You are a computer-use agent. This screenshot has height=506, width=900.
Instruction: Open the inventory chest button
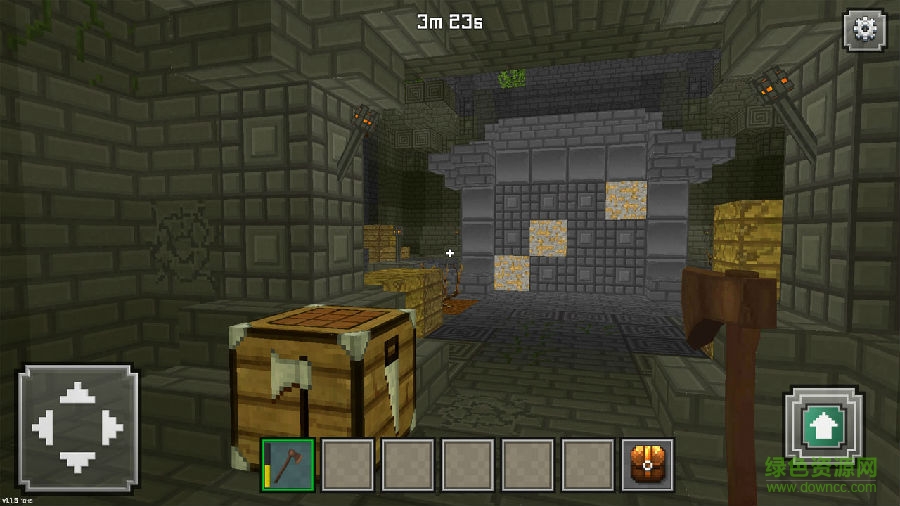(x=647, y=464)
